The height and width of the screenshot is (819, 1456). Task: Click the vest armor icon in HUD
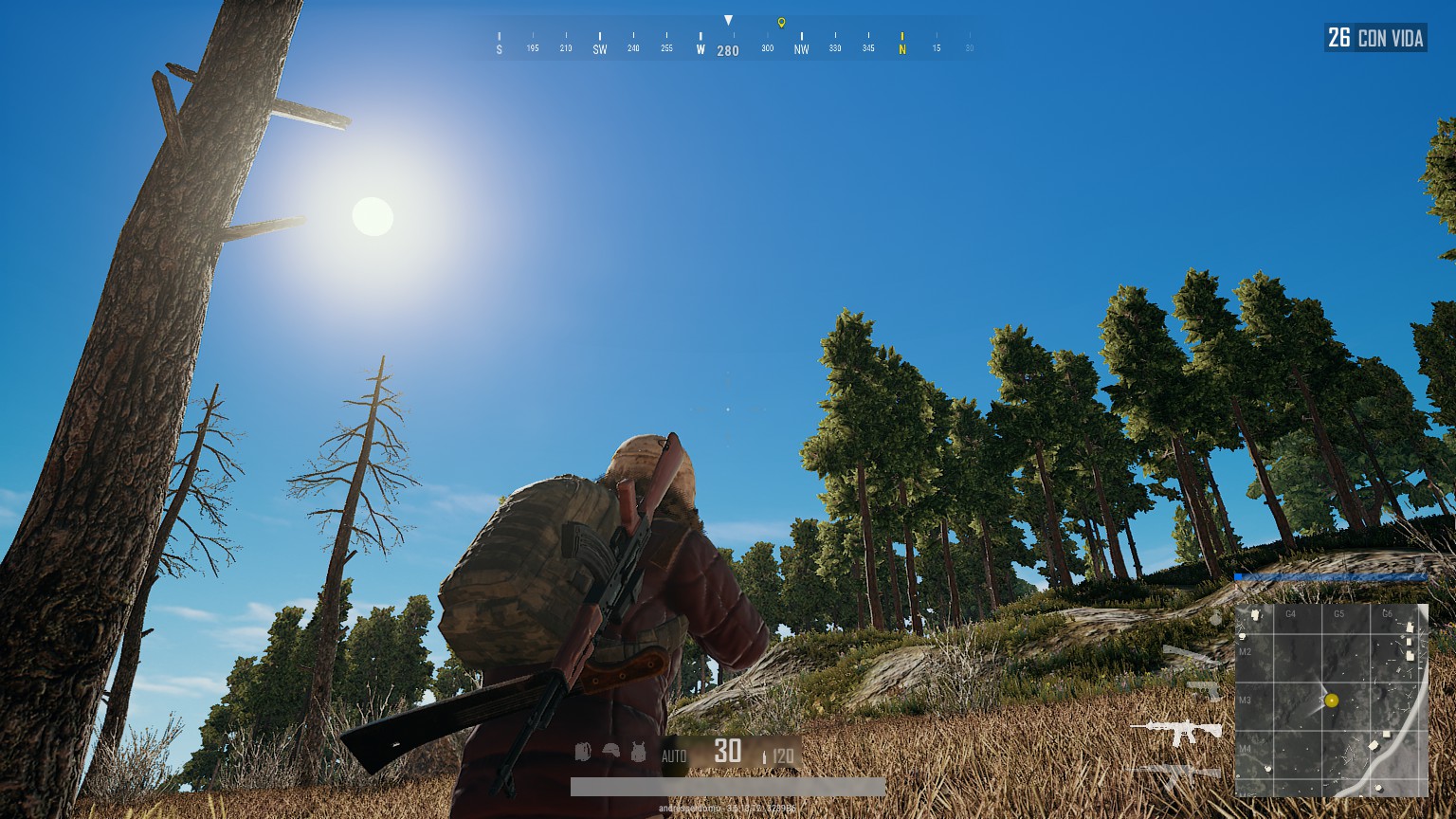638,752
